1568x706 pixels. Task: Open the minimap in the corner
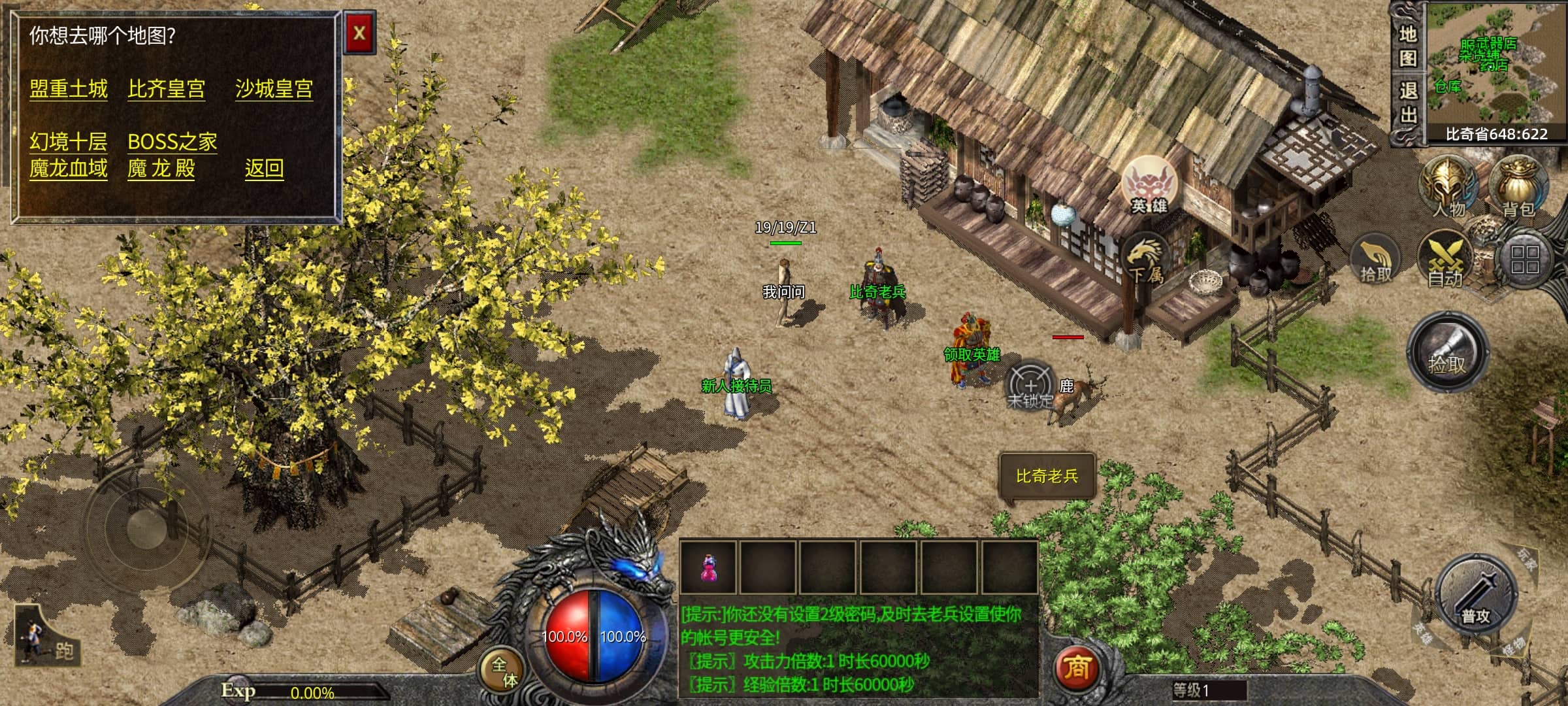1496,65
